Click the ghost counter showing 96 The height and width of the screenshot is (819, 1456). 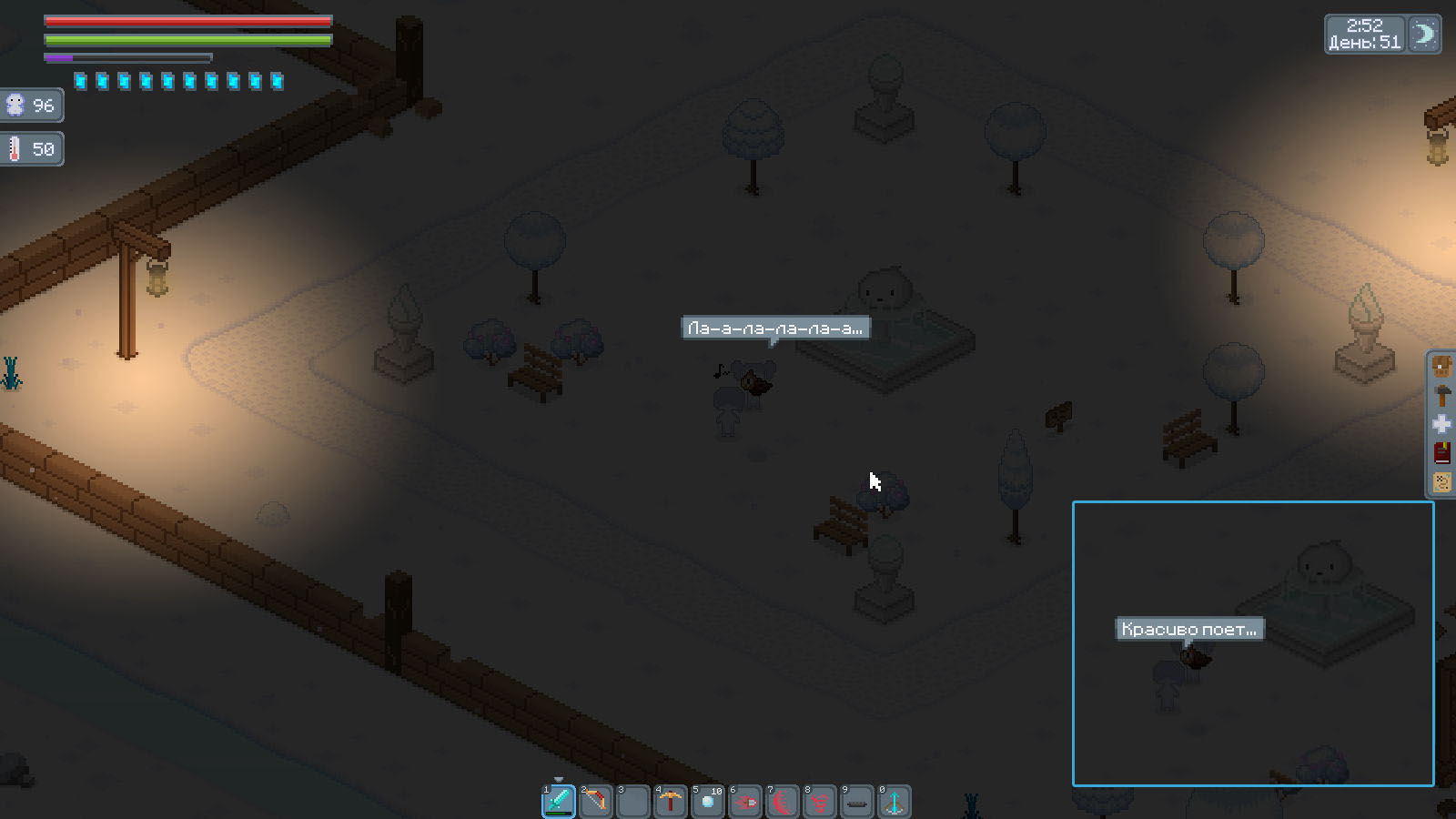(31, 106)
